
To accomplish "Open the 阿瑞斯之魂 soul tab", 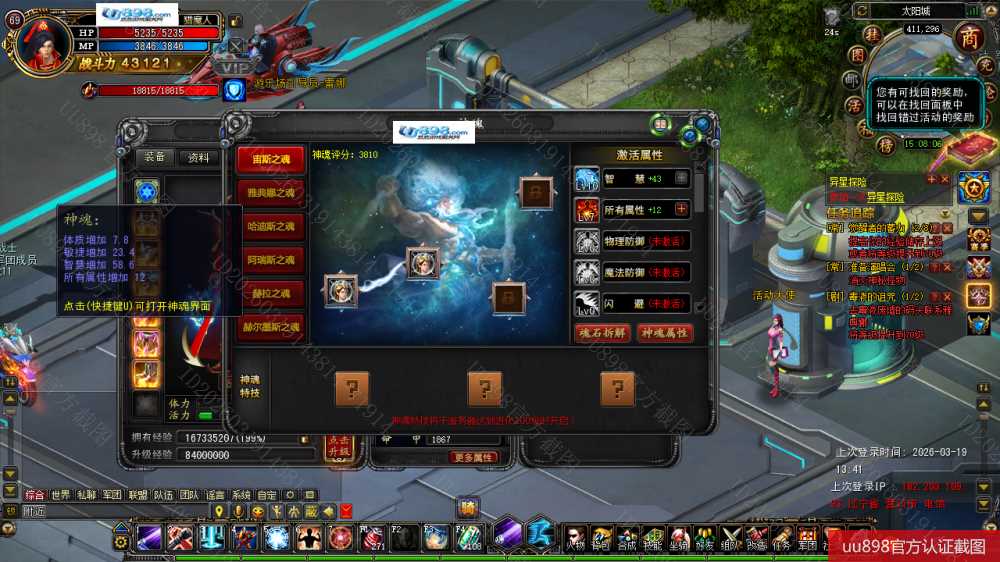I will point(270,260).
